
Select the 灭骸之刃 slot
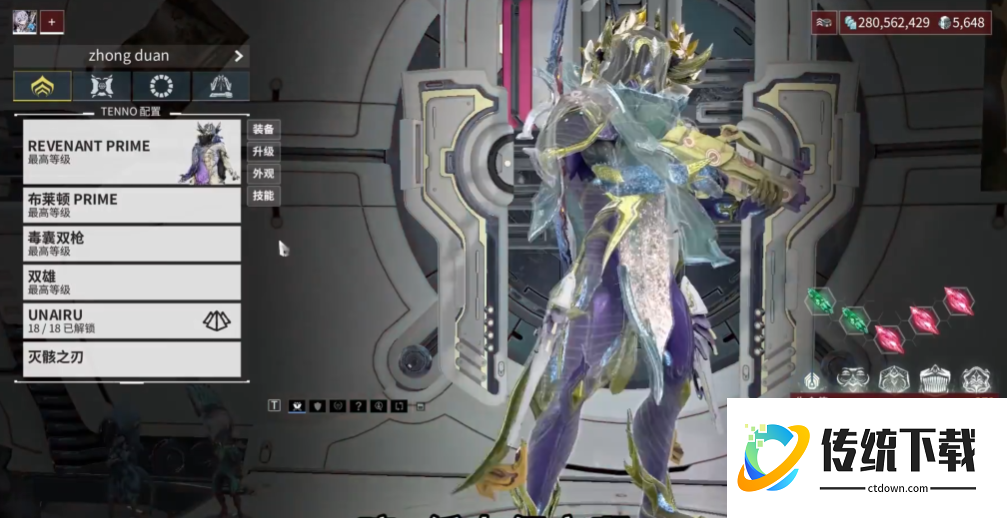click(x=131, y=358)
